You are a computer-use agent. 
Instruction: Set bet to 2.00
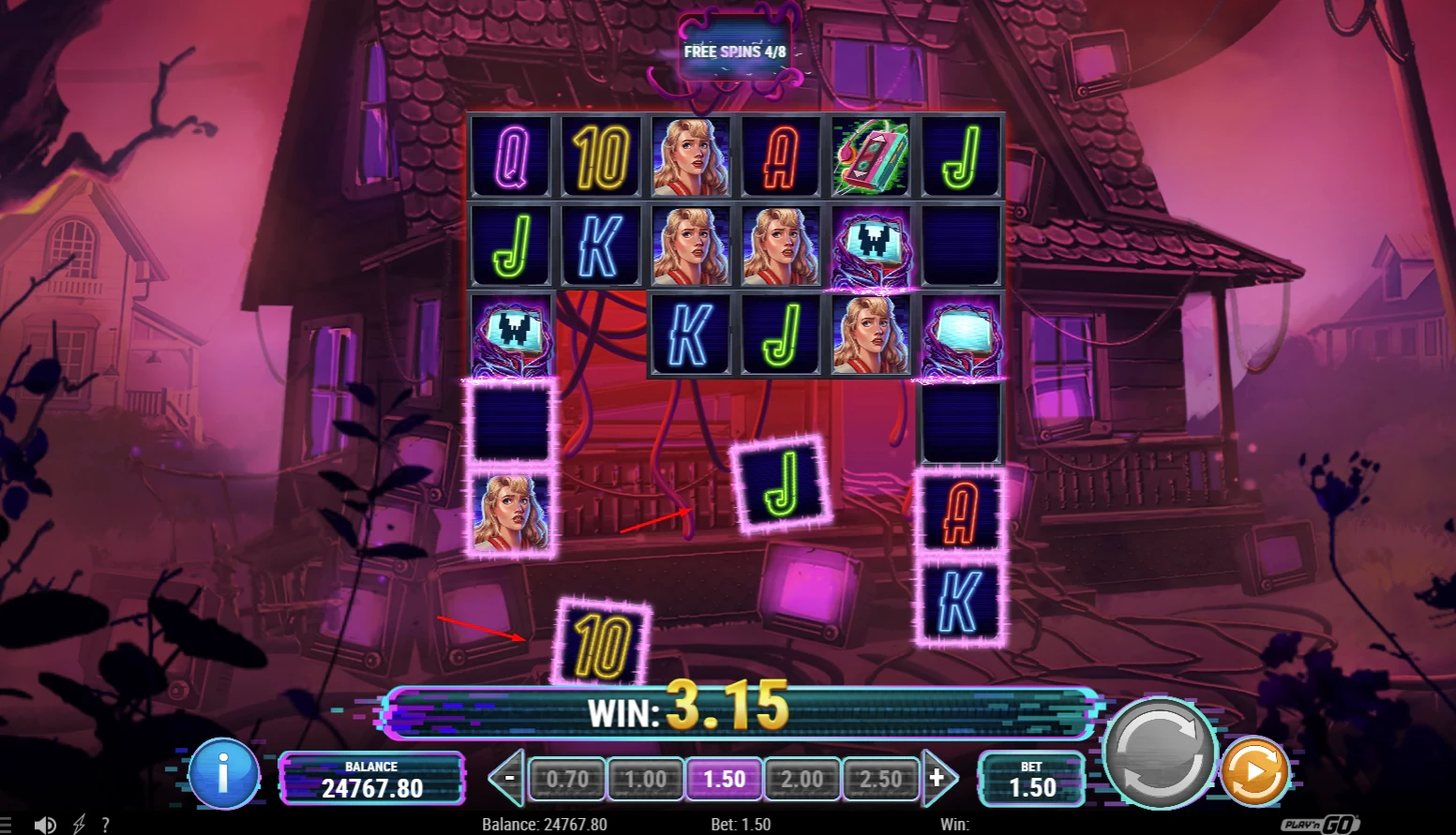pos(802,779)
